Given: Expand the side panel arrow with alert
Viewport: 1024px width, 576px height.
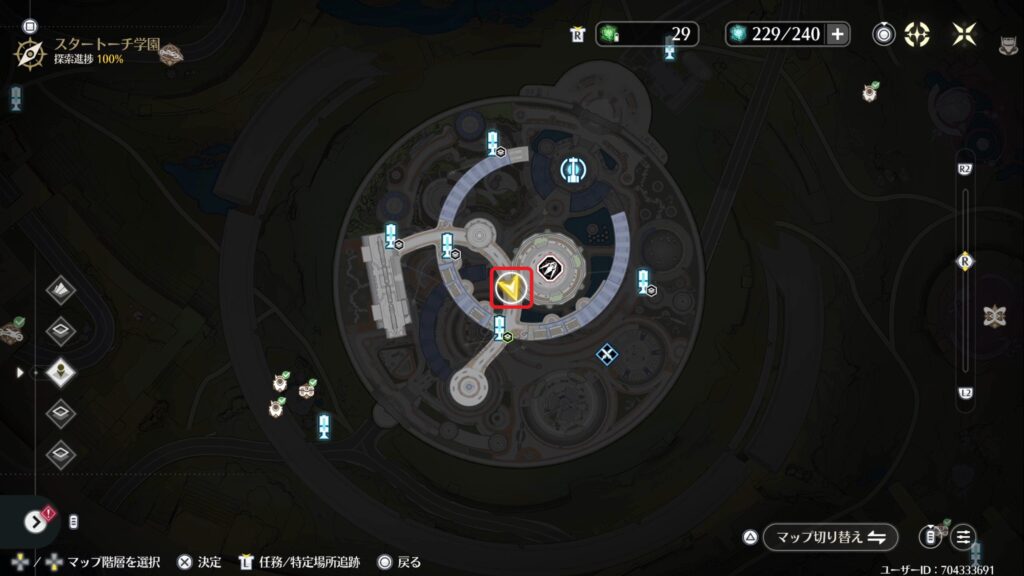Looking at the screenshot, I should [36, 521].
